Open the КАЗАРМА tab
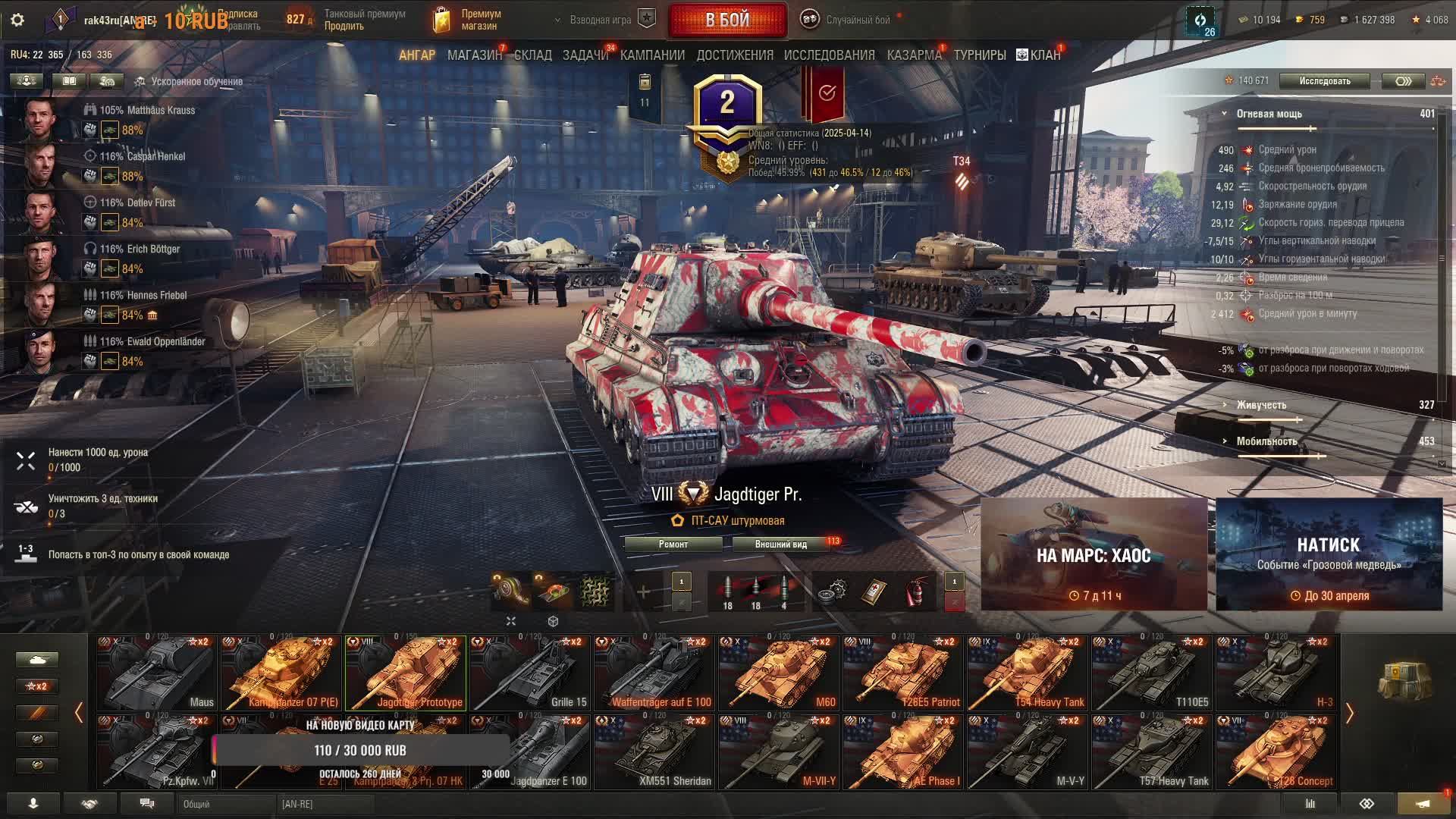Image resolution: width=1456 pixels, height=819 pixels. coord(914,55)
